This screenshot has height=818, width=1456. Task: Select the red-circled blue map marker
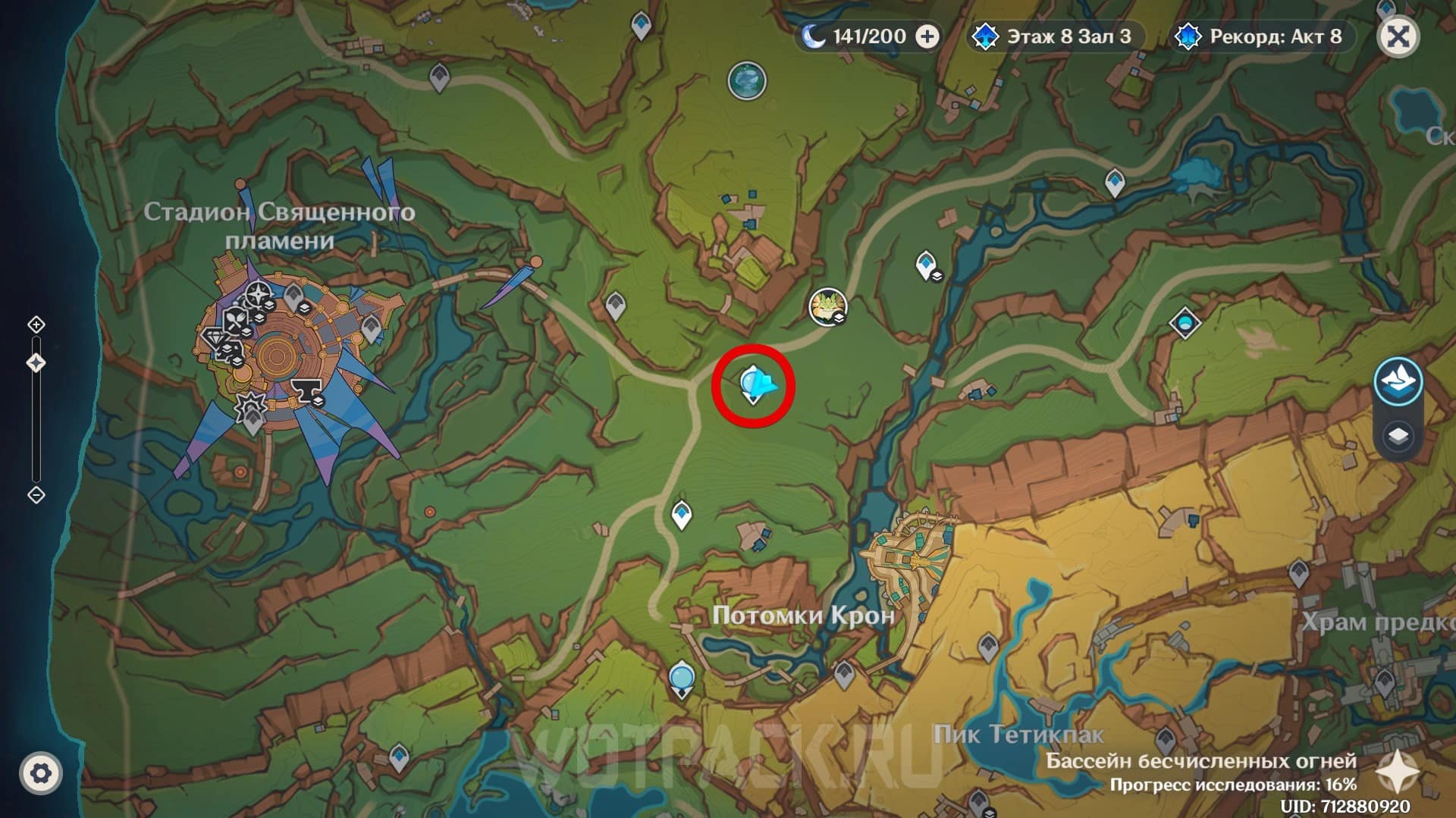tap(754, 384)
